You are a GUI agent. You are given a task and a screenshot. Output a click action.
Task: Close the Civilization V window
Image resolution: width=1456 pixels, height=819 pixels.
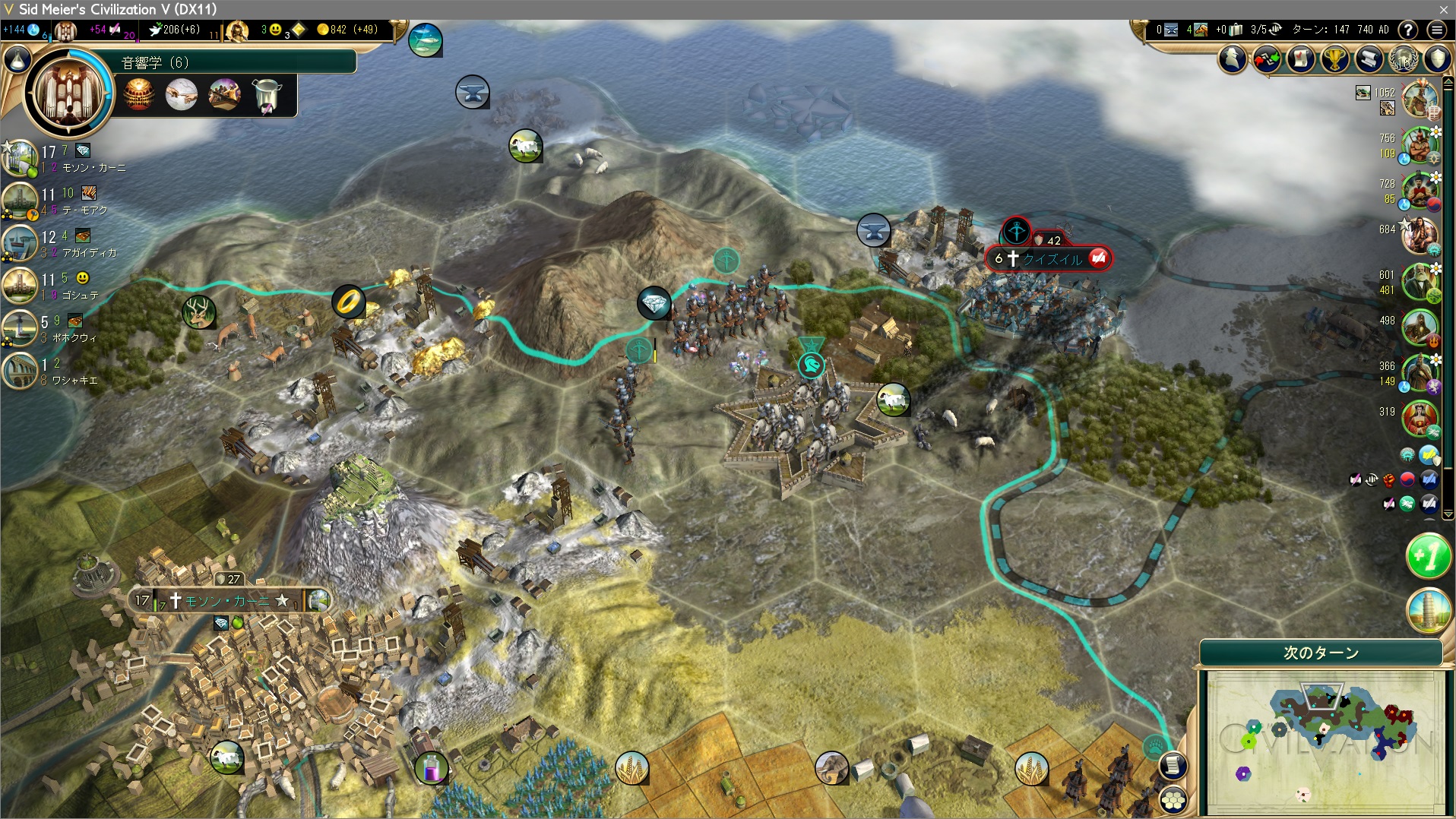click(1443, 9)
